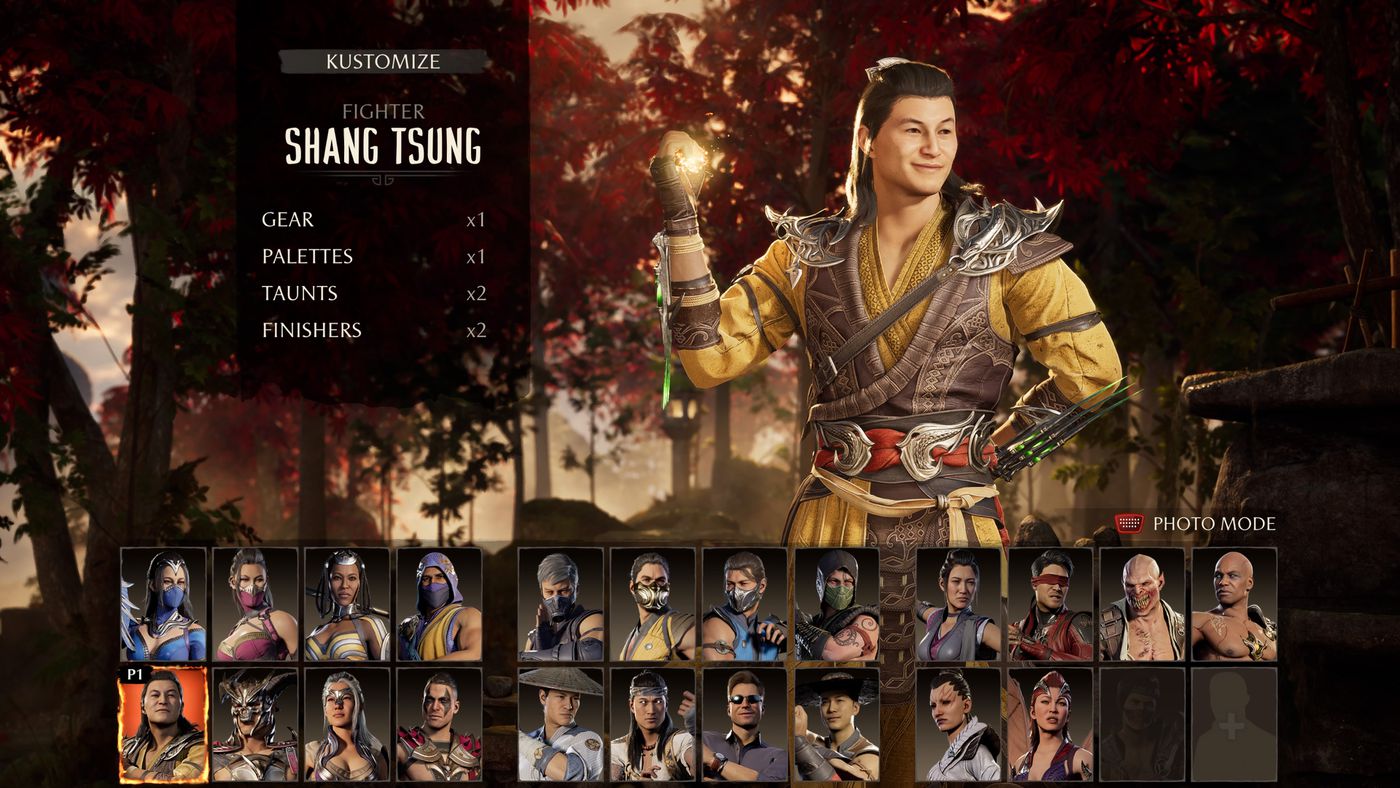This screenshot has width=1400, height=788.
Task: Select Raiden wearing the straw hat
Action: point(560,725)
